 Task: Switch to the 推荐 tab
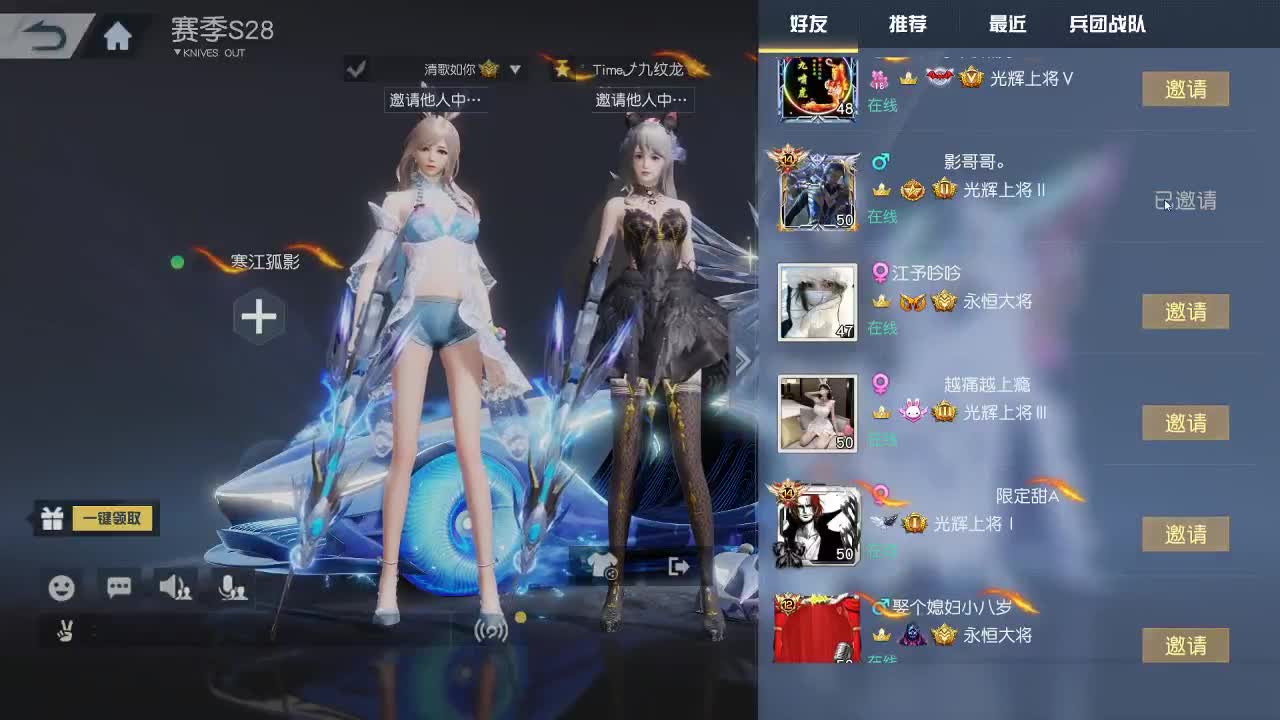[908, 25]
